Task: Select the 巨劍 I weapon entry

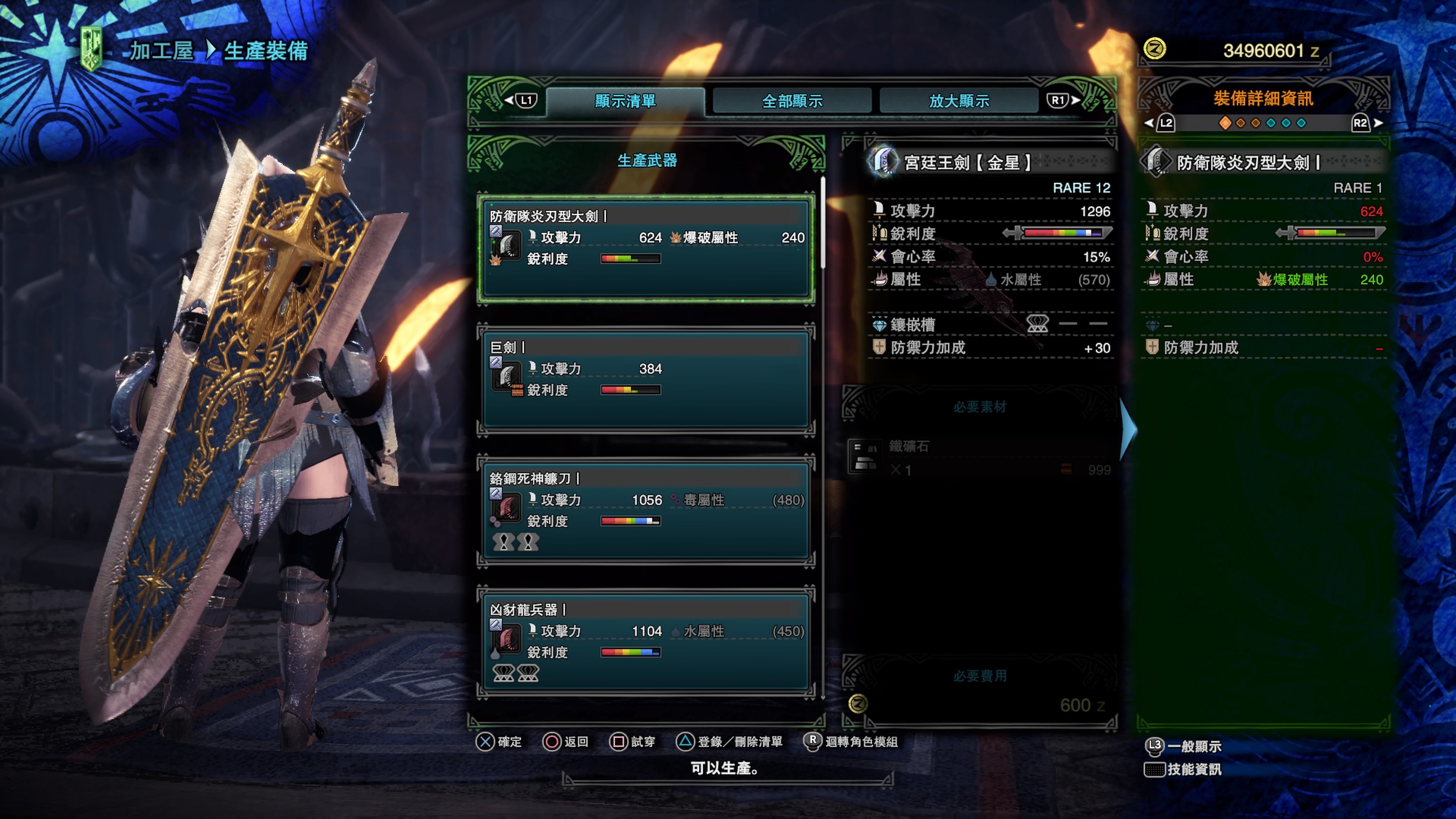Action: click(645, 379)
